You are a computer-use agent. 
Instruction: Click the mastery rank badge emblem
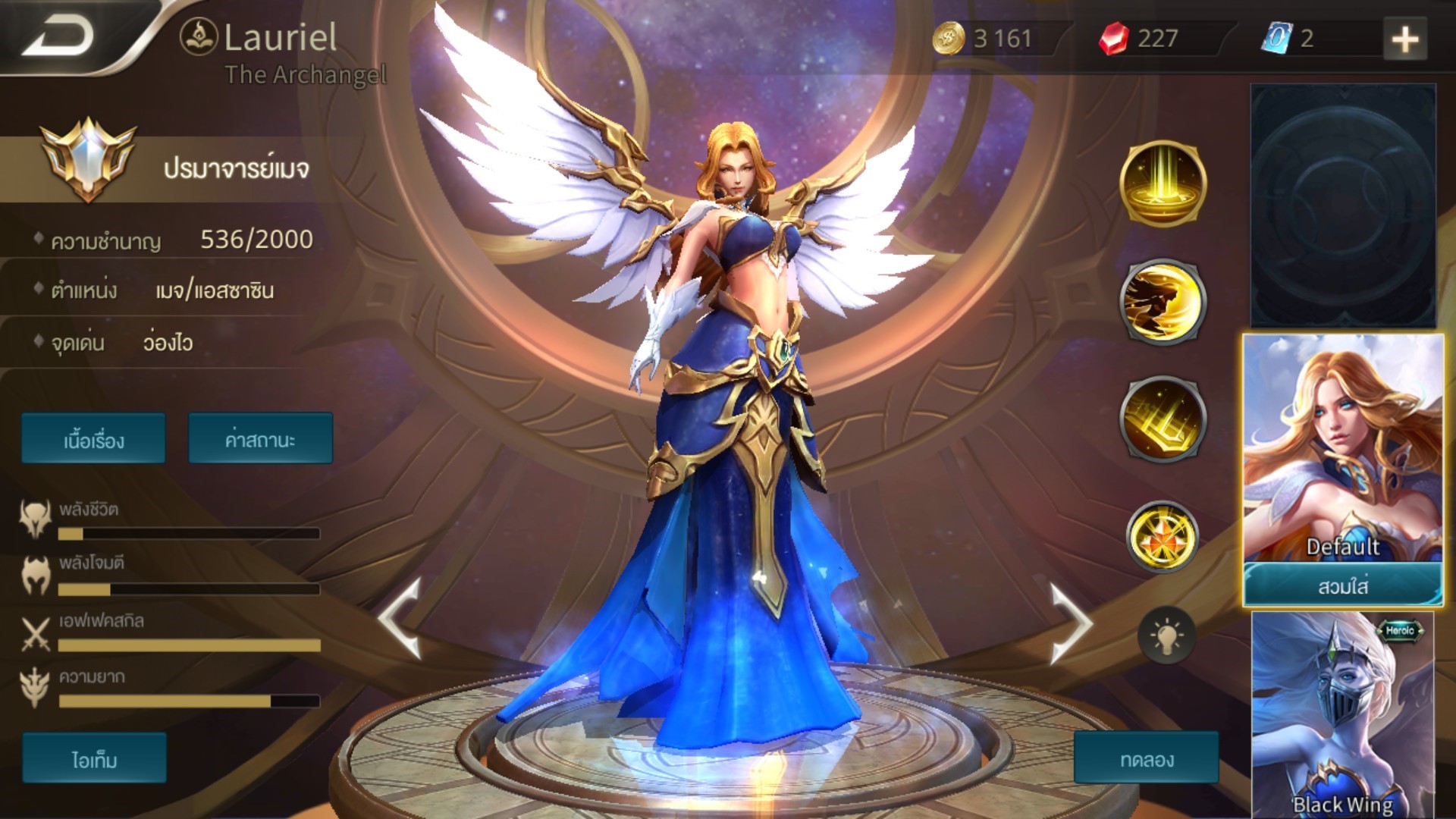coord(88,159)
